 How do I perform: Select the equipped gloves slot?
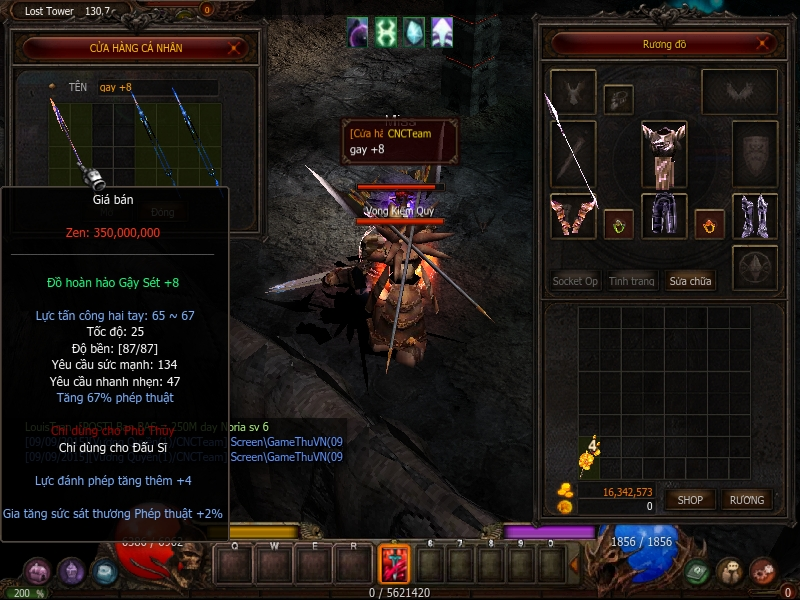(573, 216)
